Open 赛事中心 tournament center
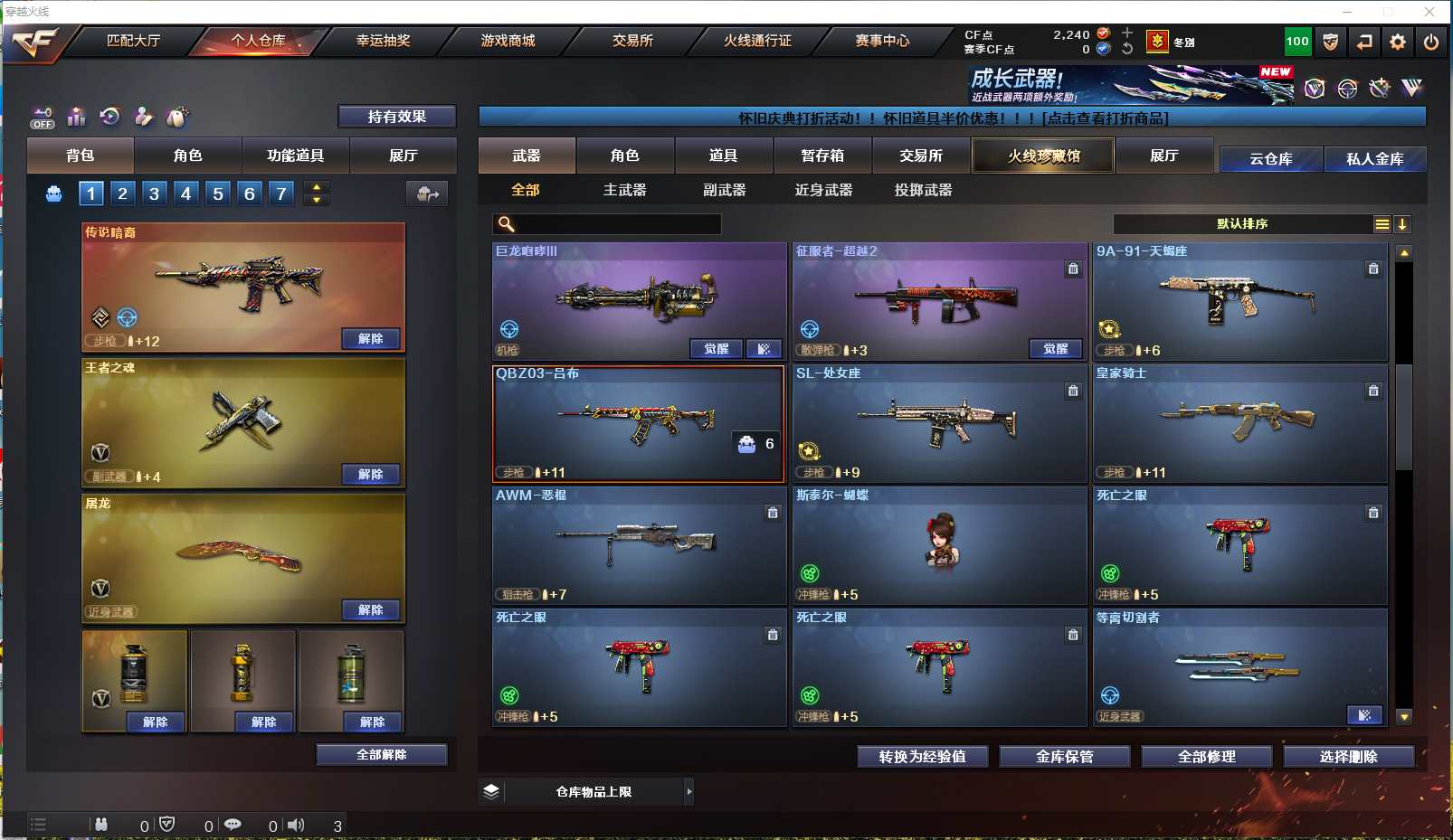The width and height of the screenshot is (1453, 840). click(x=882, y=41)
